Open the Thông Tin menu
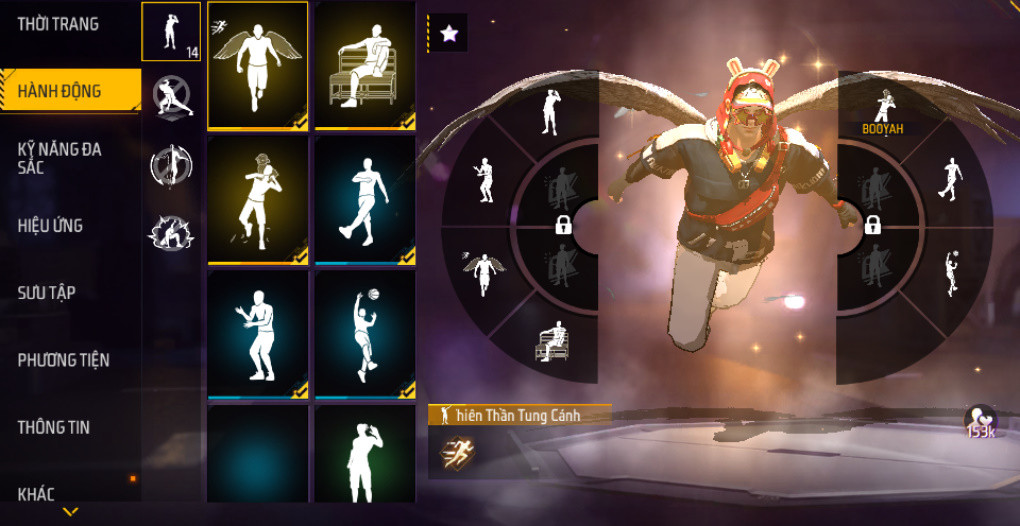 (53, 427)
